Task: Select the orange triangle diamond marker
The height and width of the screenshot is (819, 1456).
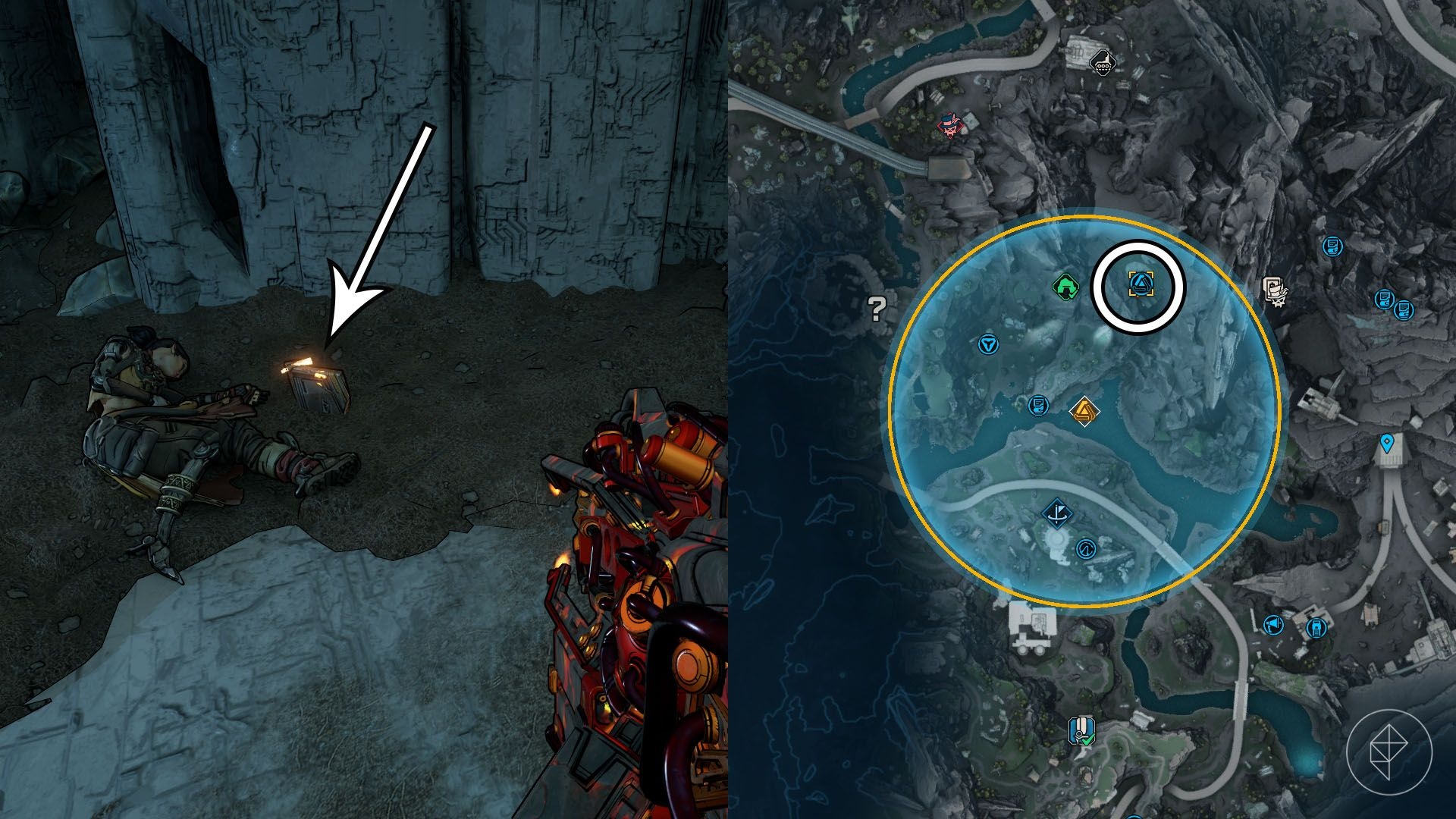Action: [1084, 412]
